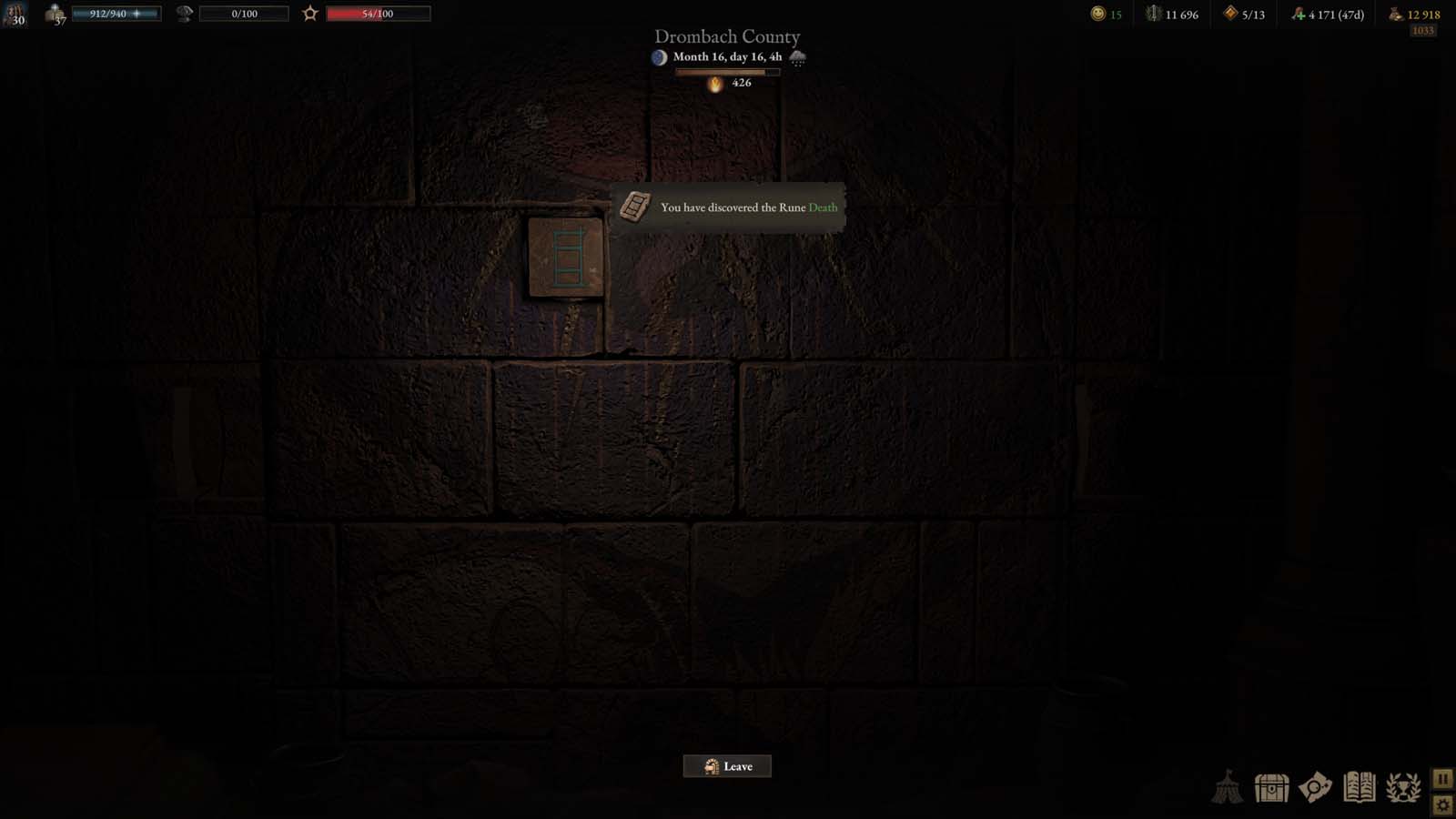
Task: Click the supplies icon showing 4 171
Action: 1299,14
